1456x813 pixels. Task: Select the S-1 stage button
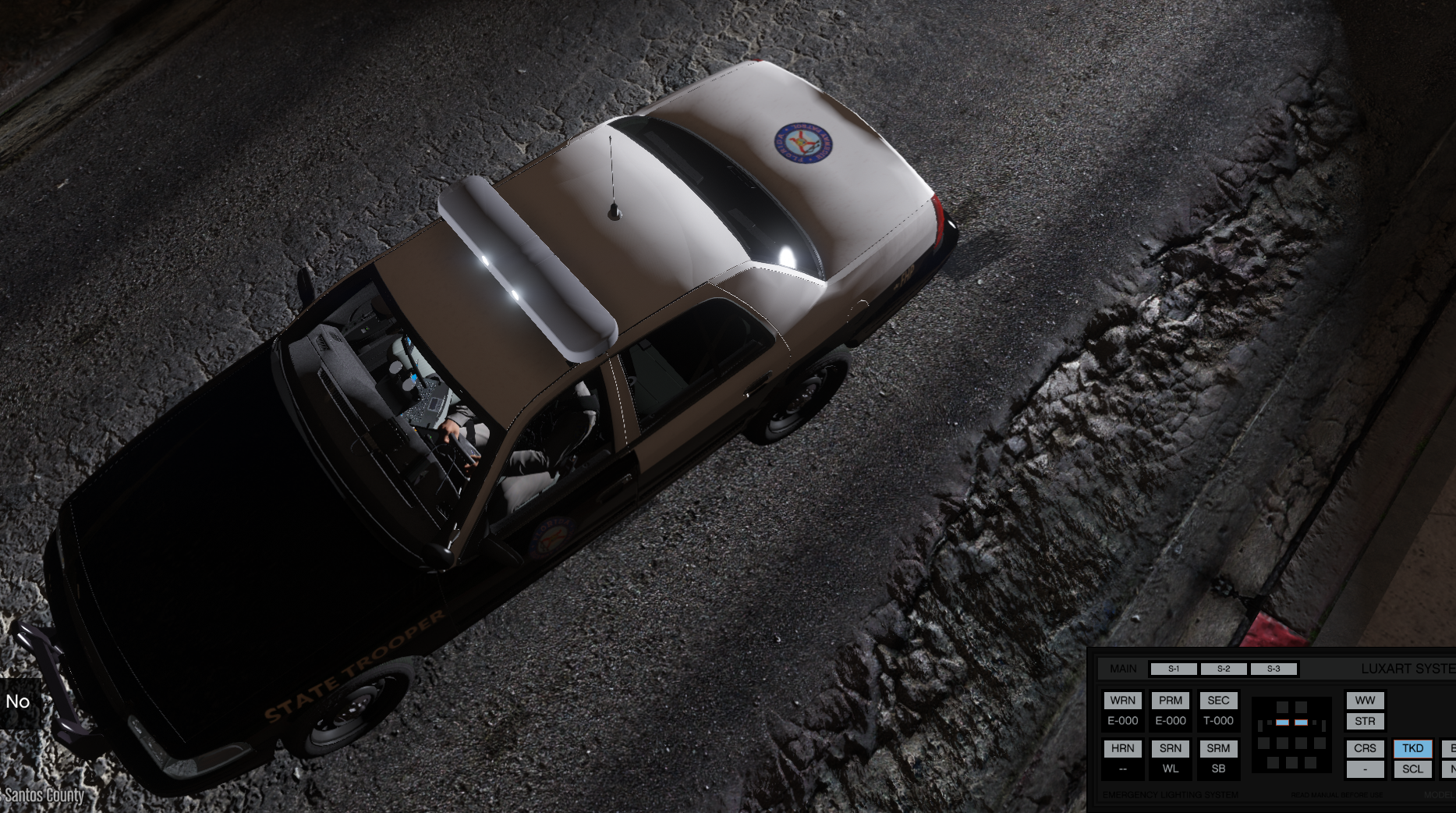[x=1173, y=669]
